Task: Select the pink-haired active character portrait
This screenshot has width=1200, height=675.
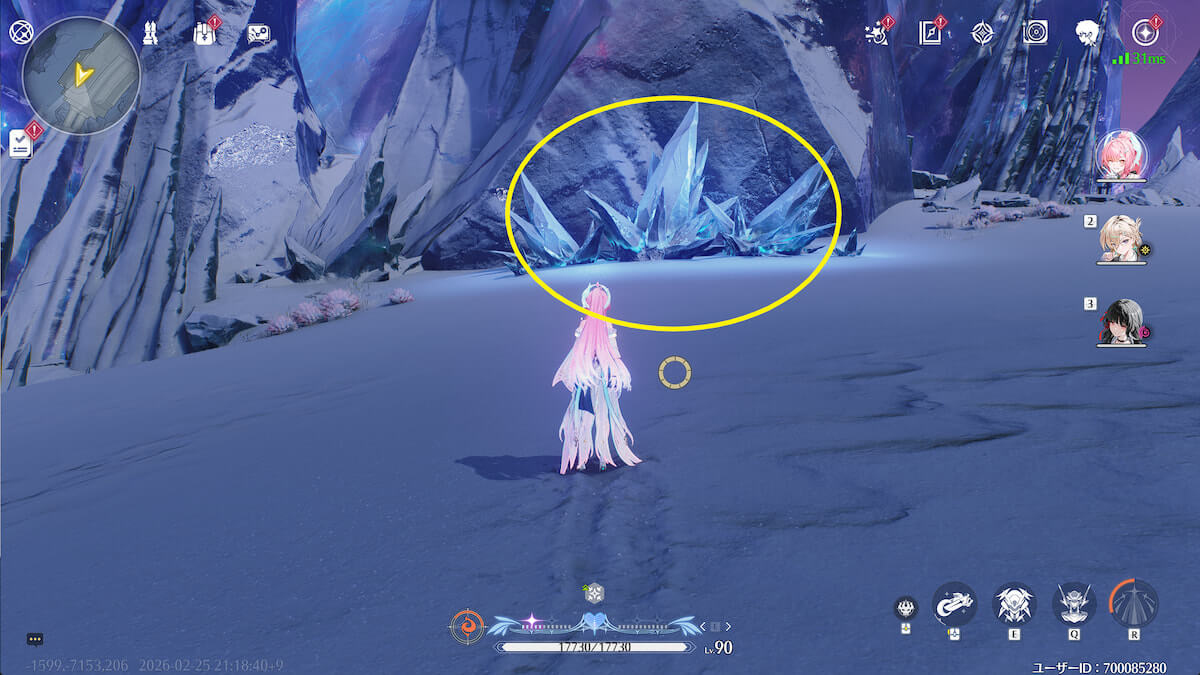Action: (x=1118, y=156)
